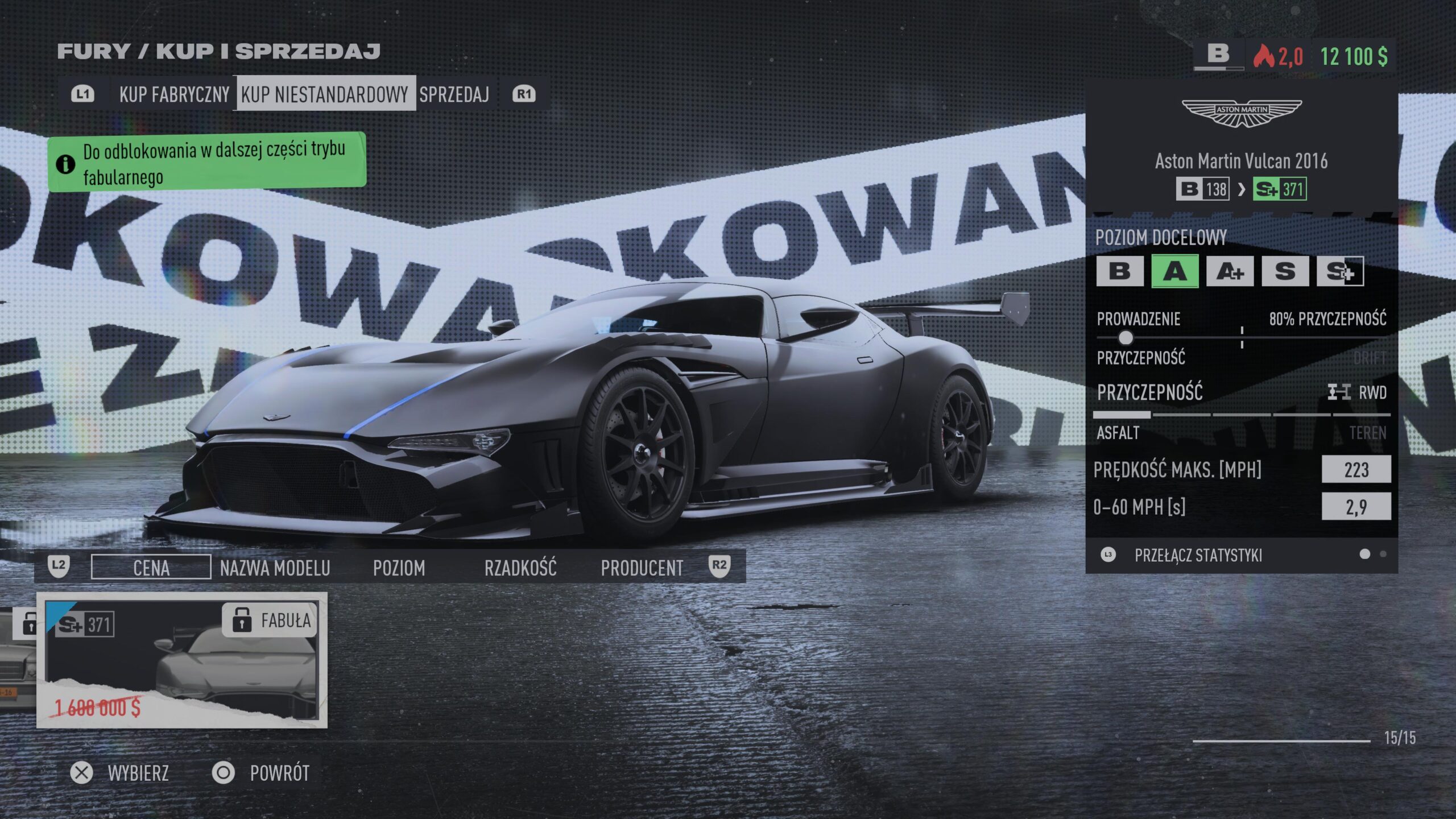The height and width of the screenshot is (819, 1456).
Task: Select target tier S
Action: pos(1285,271)
